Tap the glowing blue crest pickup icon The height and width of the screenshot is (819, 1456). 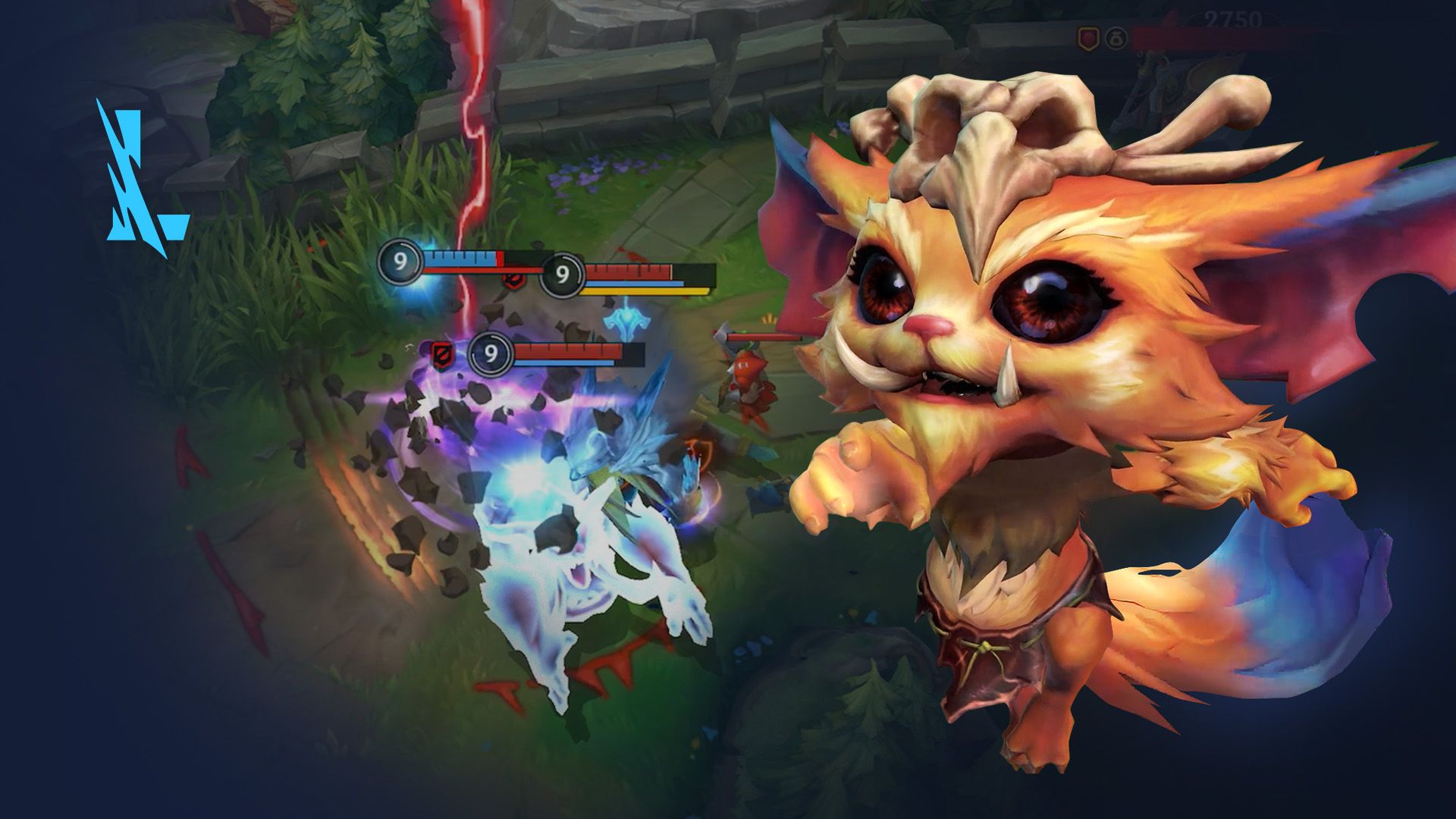(627, 322)
